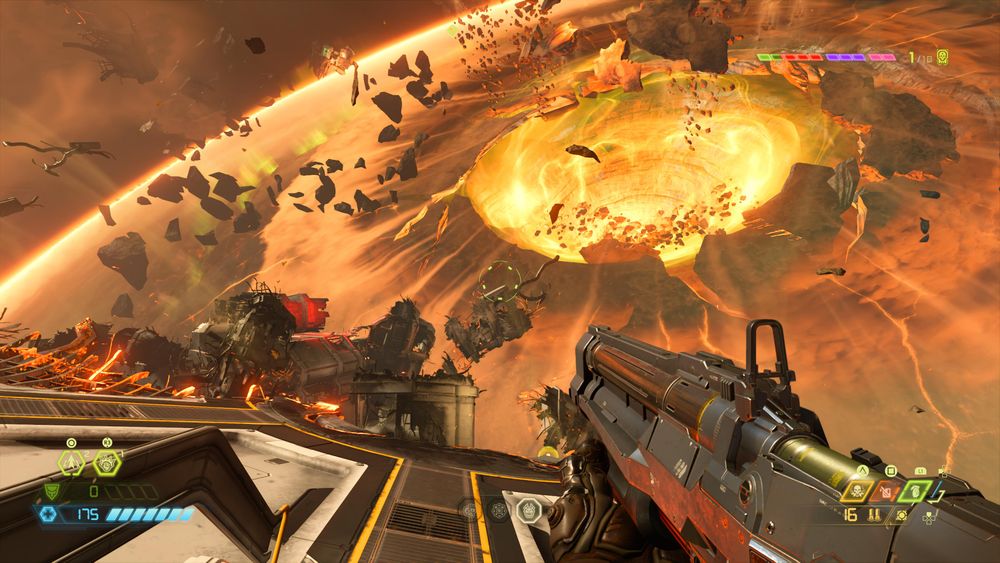
Task: Activate the green blood punch fist icon
Action: 920,491
